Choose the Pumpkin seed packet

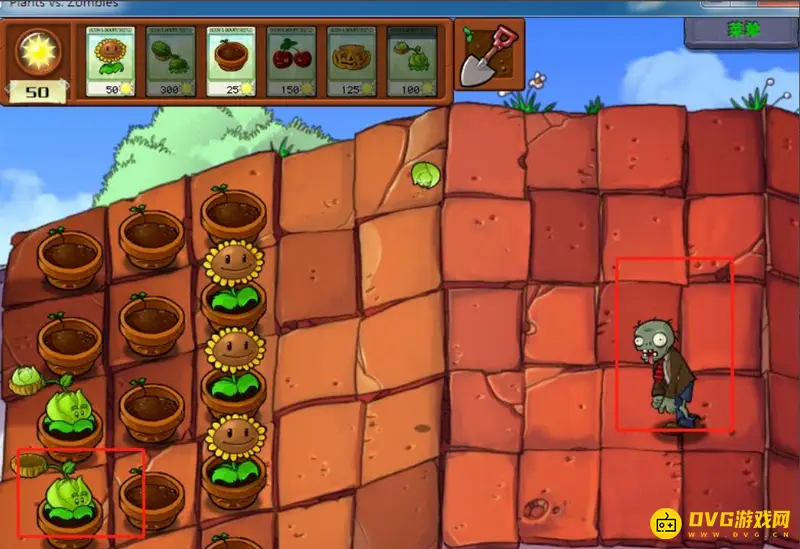pyautogui.click(x=352, y=61)
